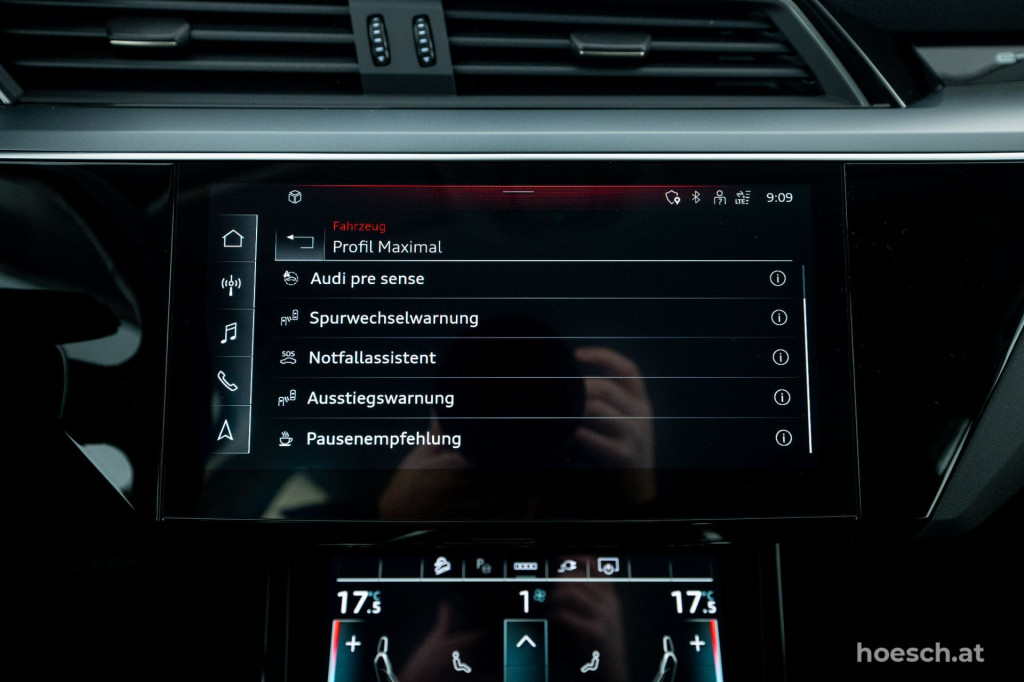
Task: Choose the Notfallassistent row
Action: [372, 358]
